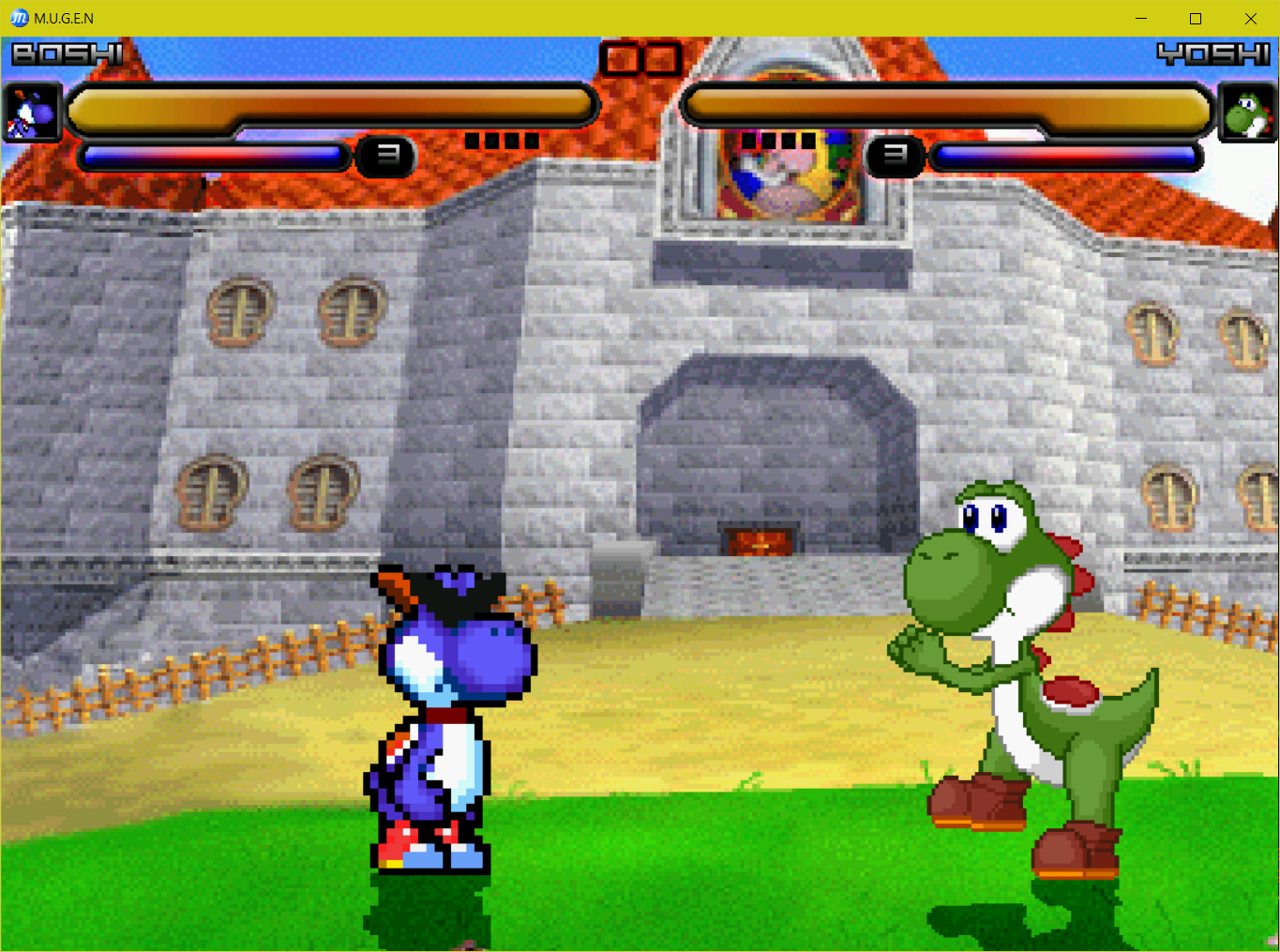Click the round timer showing 00

(640, 58)
